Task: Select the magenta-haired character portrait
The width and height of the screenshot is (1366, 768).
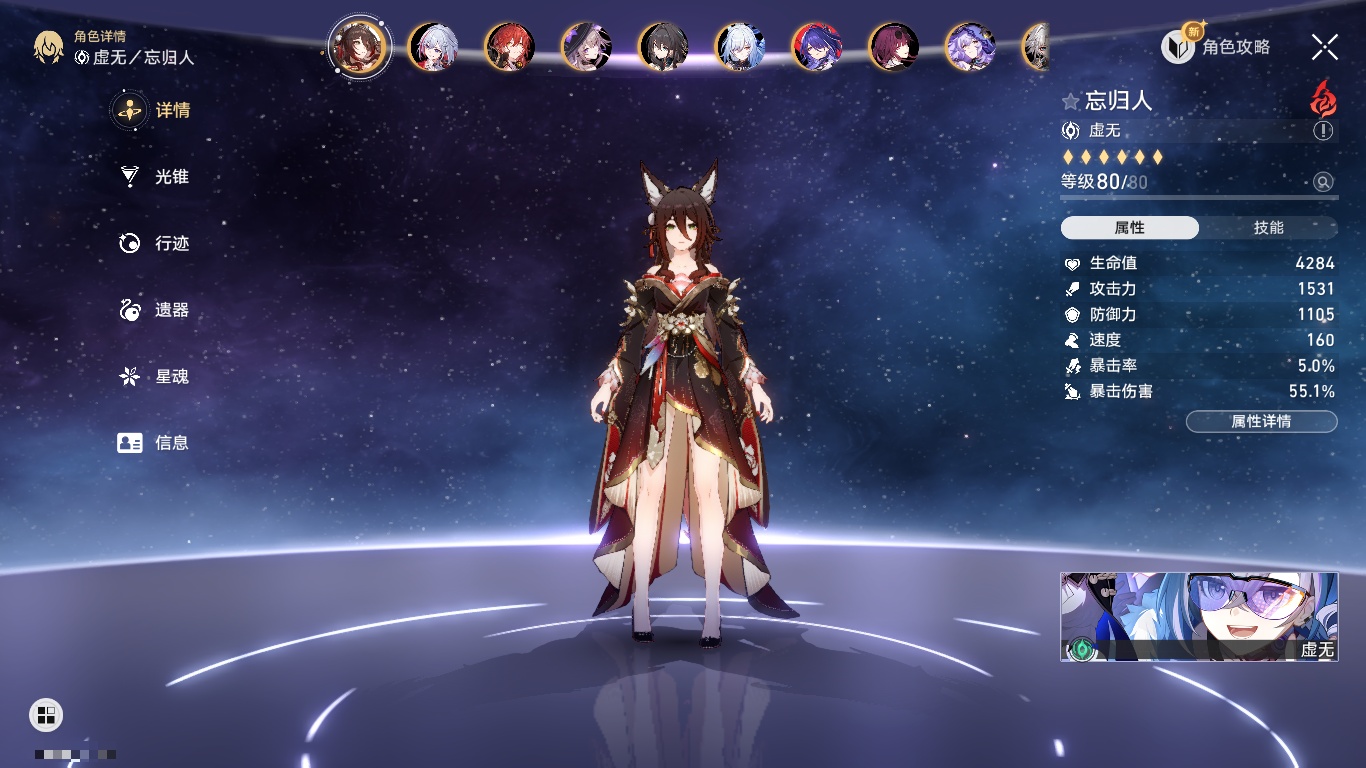Action: point(893,47)
